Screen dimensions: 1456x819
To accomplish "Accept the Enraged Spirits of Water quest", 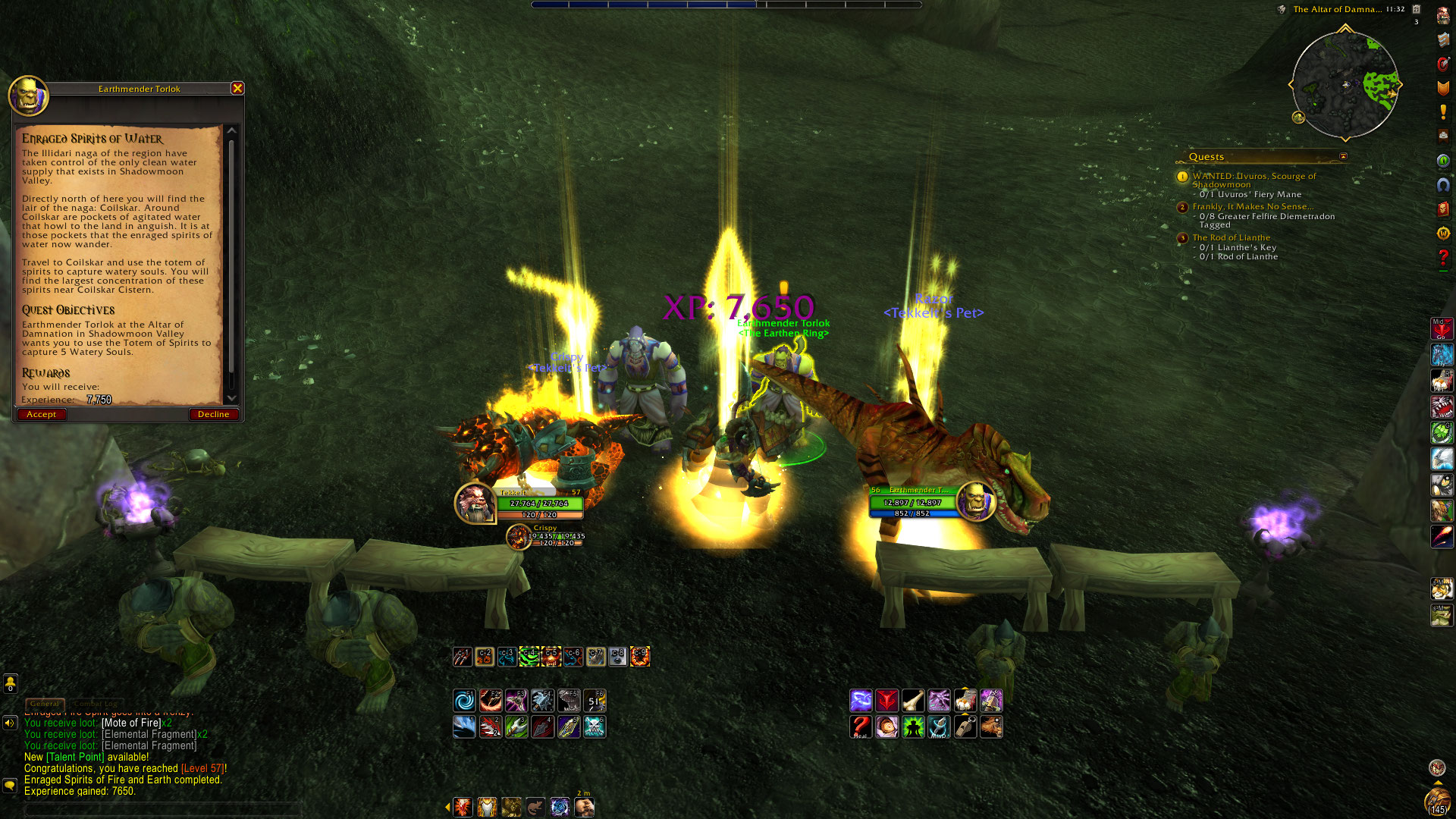I will tap(42, 414).
